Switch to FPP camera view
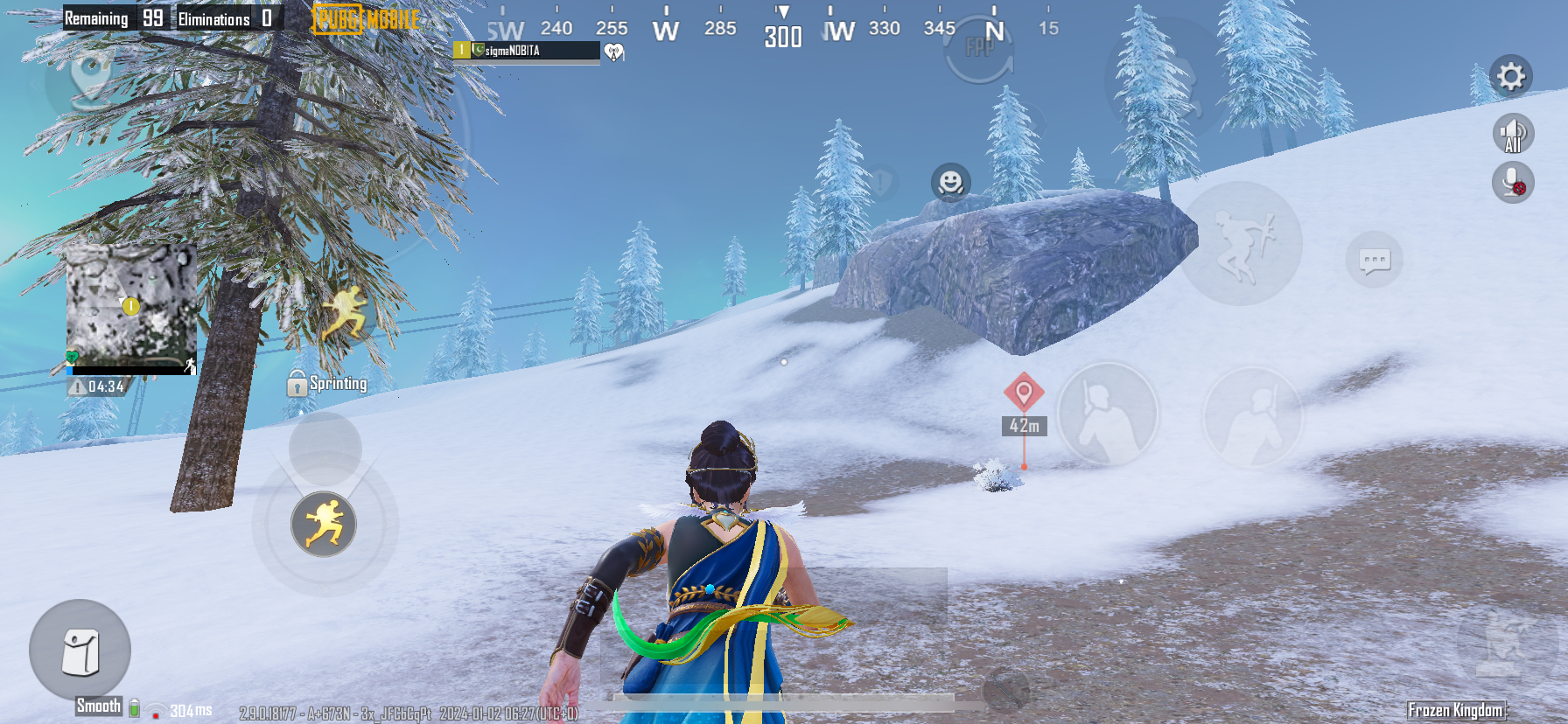 (980, 49)
